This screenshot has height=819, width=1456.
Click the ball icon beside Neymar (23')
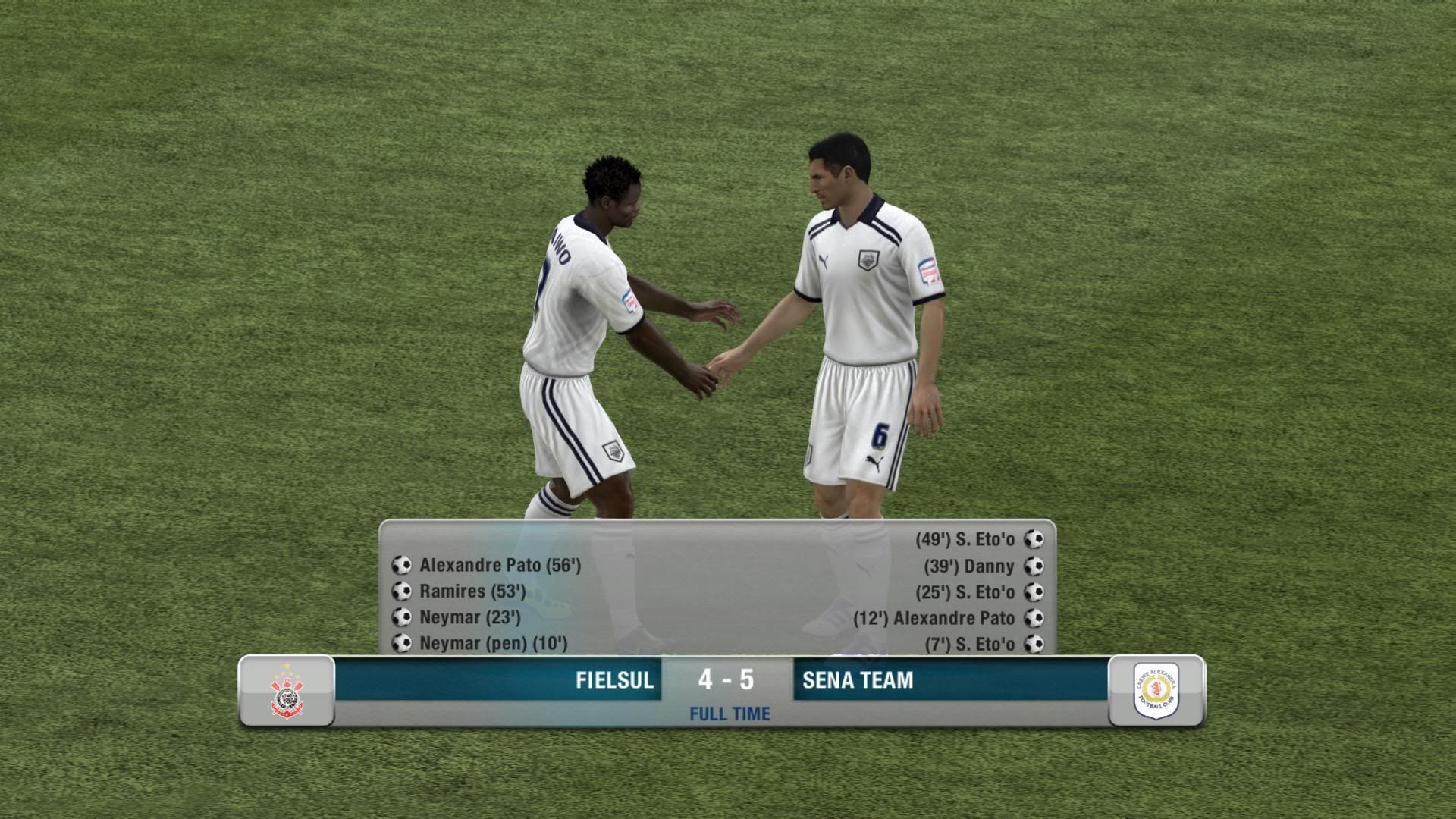coord(400,617)
